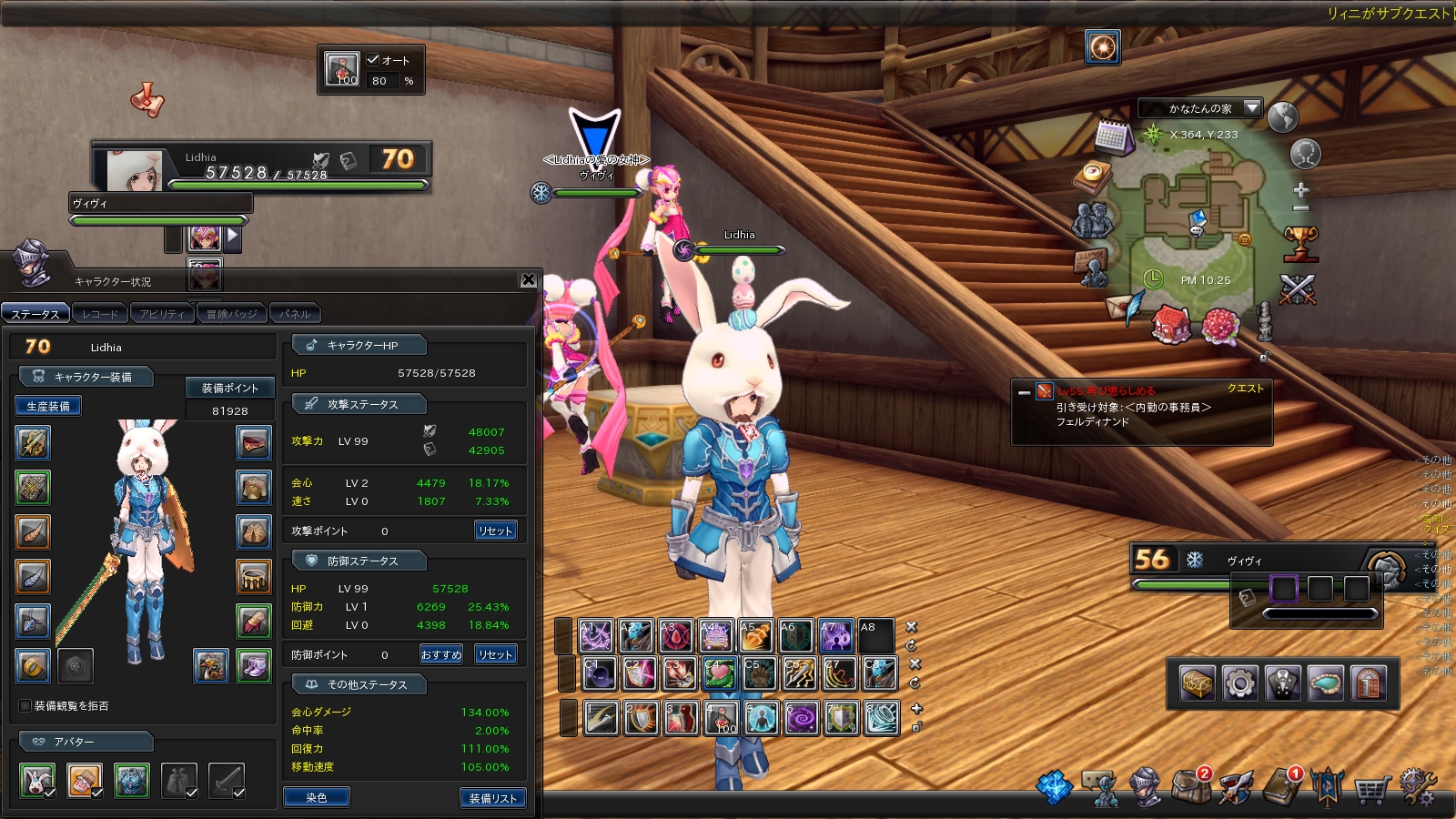Open the shopping cart item shop
Image resolution: width=1456 pixels, height=819 pixels.
1371,789
